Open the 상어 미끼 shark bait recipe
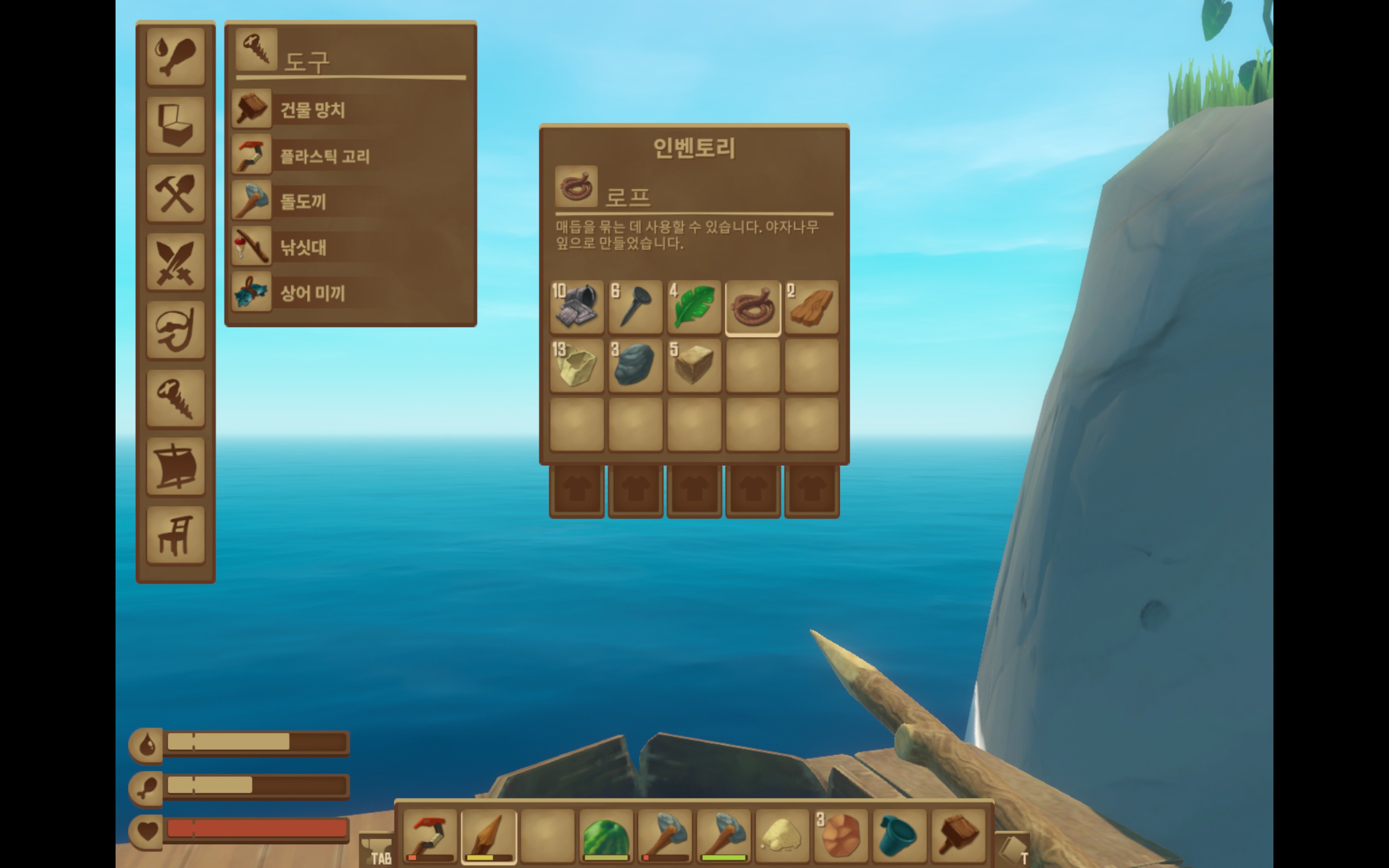This screenshot has height=868, width=1389. [x=312, y=293]
